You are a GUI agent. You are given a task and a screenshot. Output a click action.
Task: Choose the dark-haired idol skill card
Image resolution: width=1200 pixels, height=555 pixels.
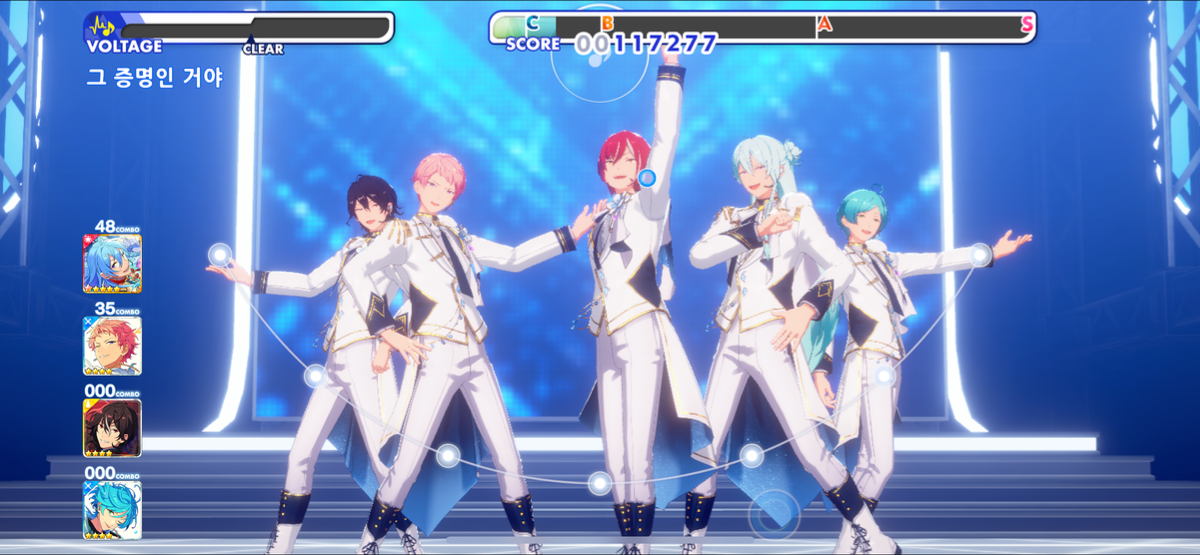[112, 428]
